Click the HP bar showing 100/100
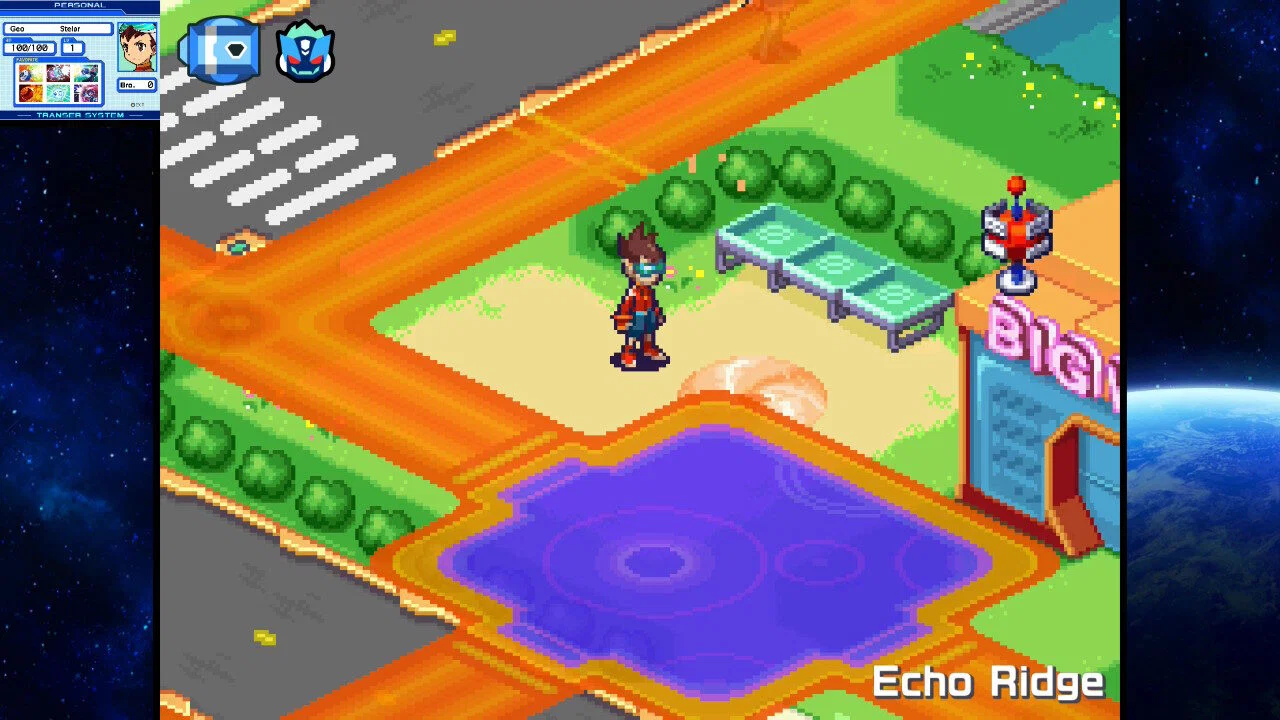 click(30, 47)
